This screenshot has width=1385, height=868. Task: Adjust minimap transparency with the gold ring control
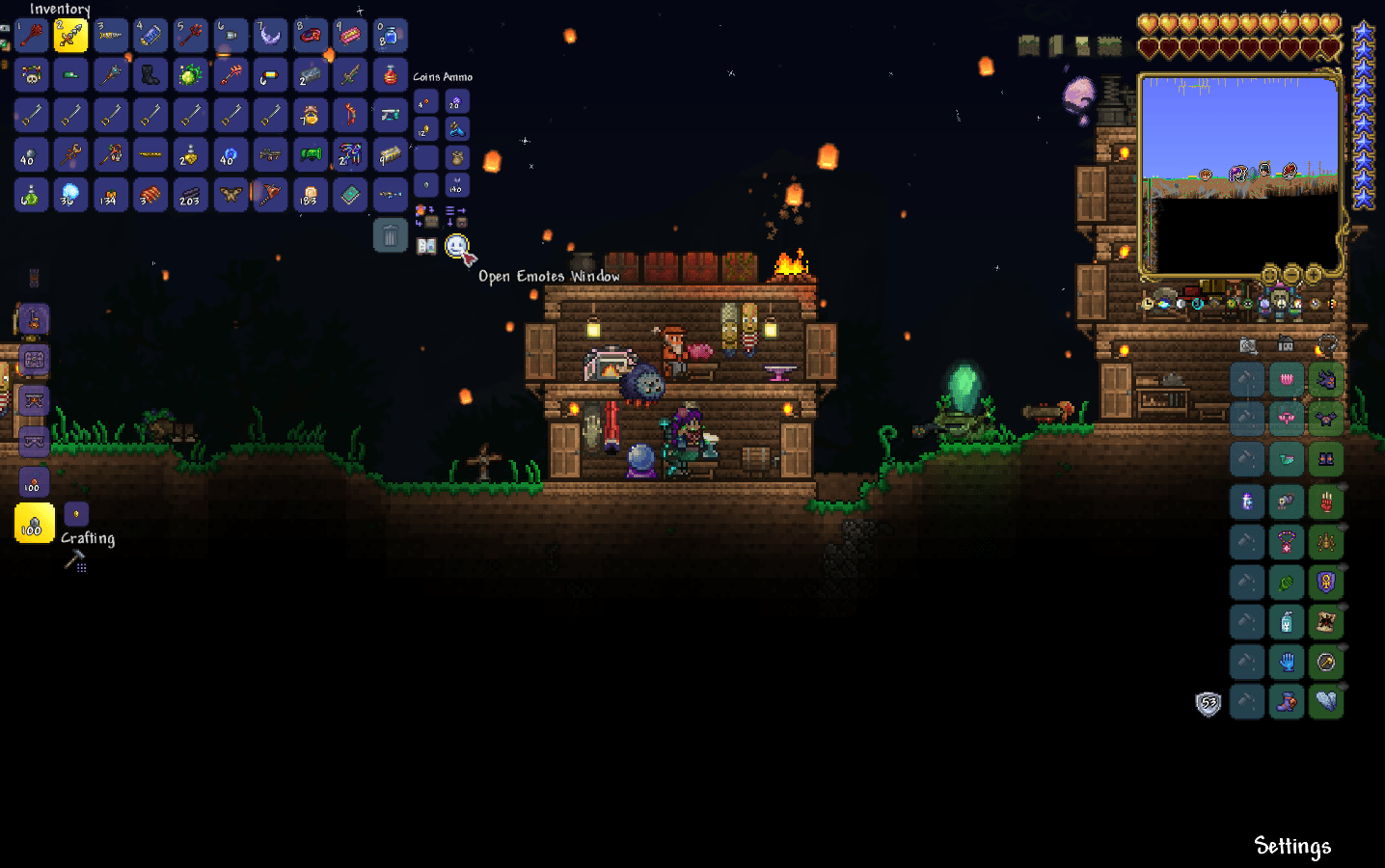tap(1269, 276)
